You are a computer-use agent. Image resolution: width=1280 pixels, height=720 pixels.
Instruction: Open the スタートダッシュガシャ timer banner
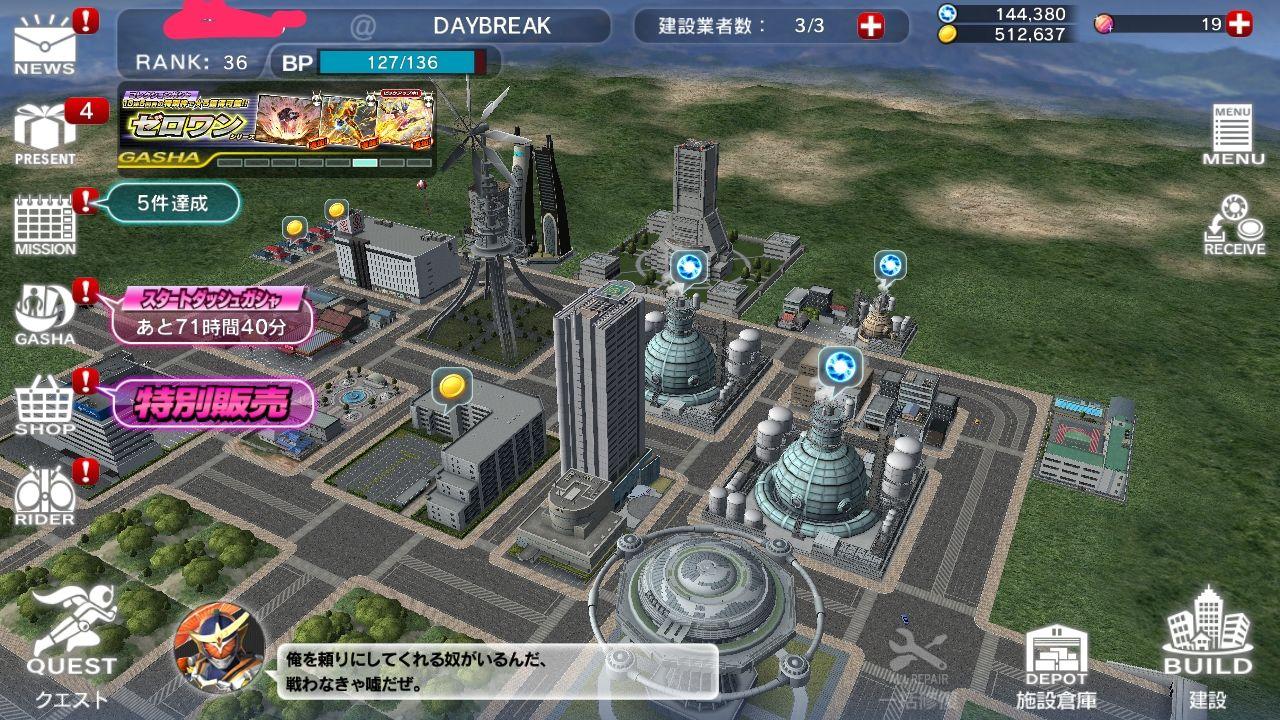click(212, 314)
